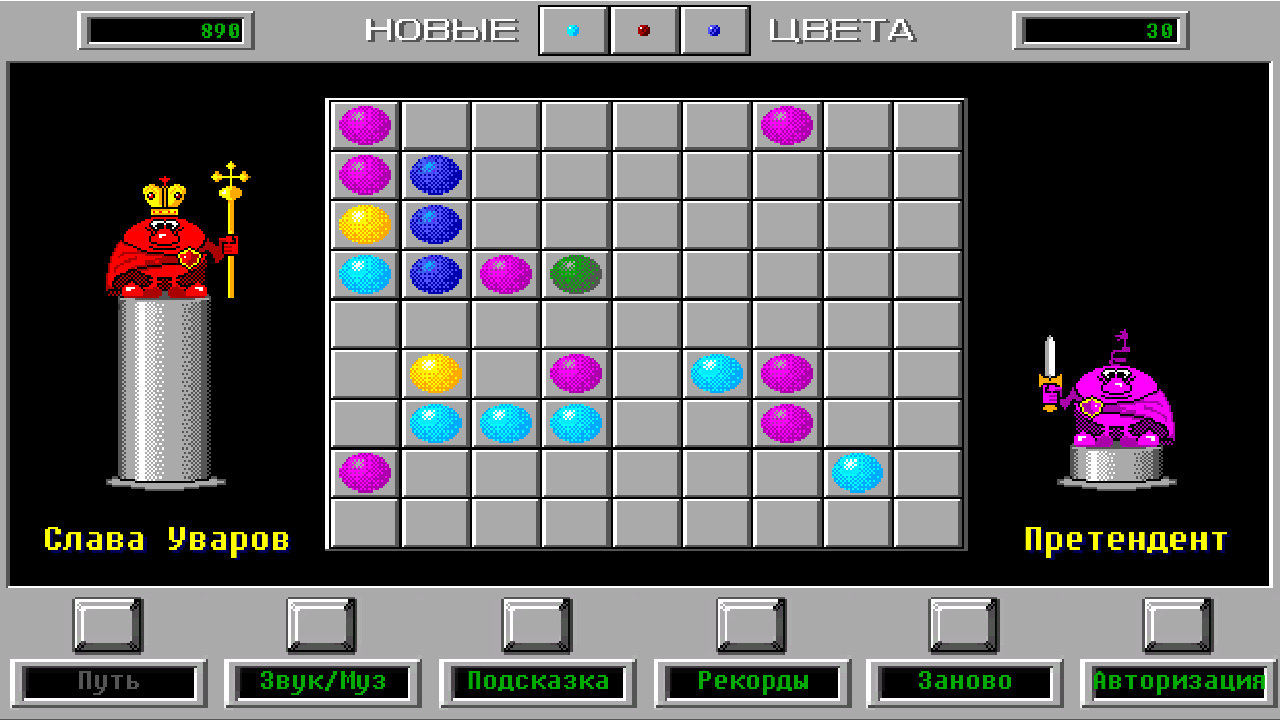Click the cyan ball in the НОВЫЕ preview panel
Image resolution: width=1280 pixels, height=720 pixels.
click(571, 29)
